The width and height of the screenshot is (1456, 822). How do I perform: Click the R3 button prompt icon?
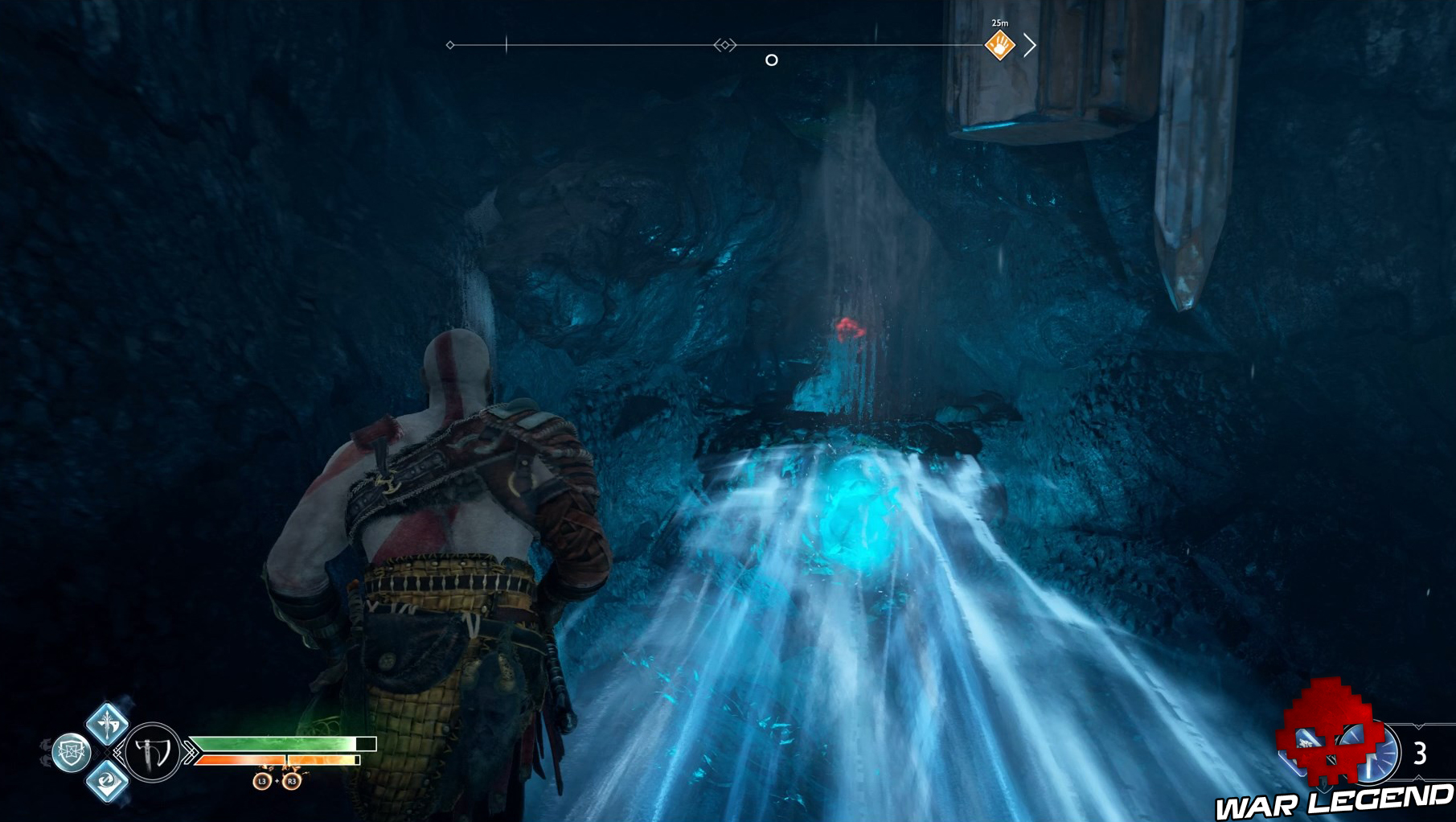click(290, 782)
